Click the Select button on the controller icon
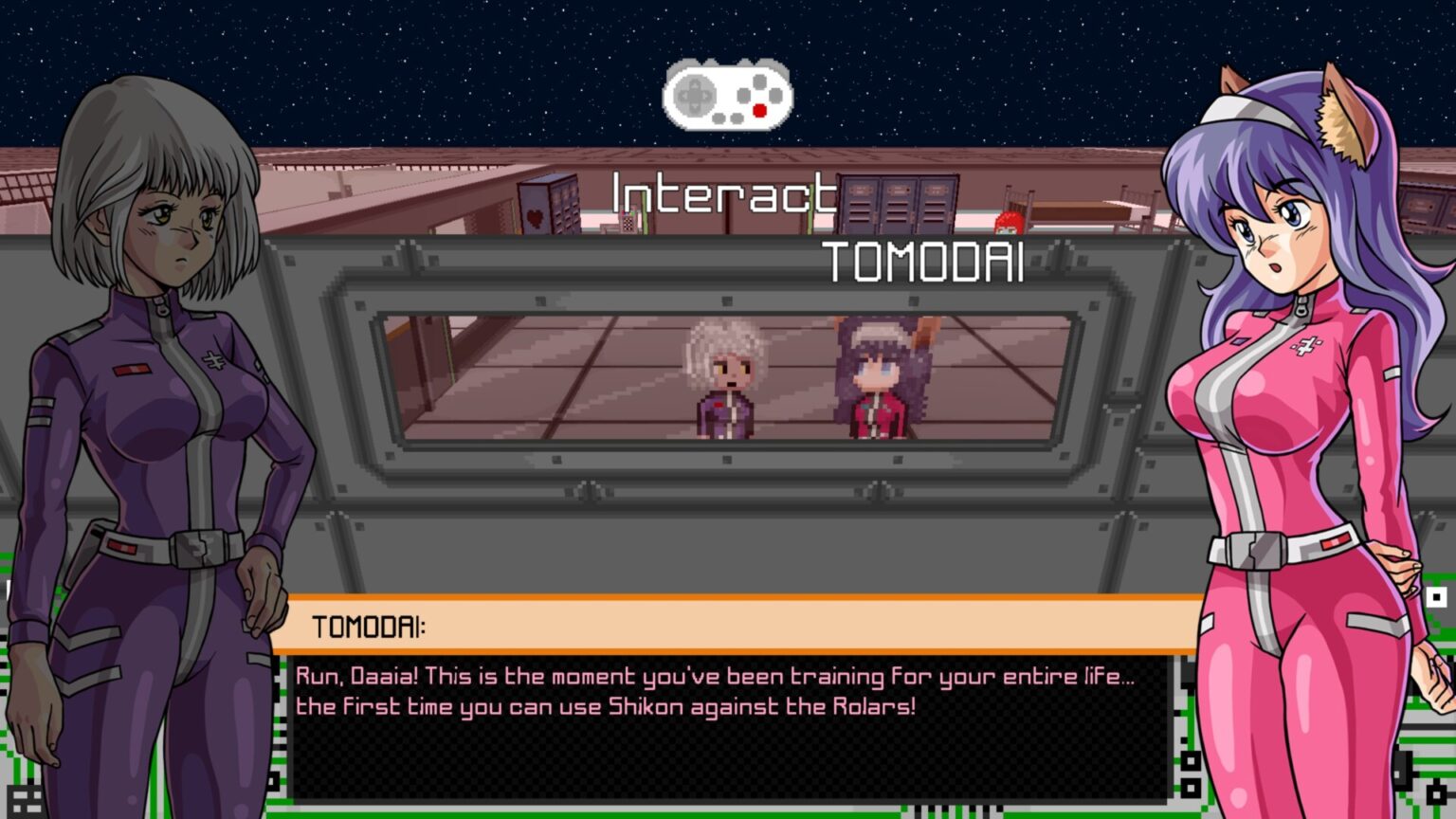 718,118
